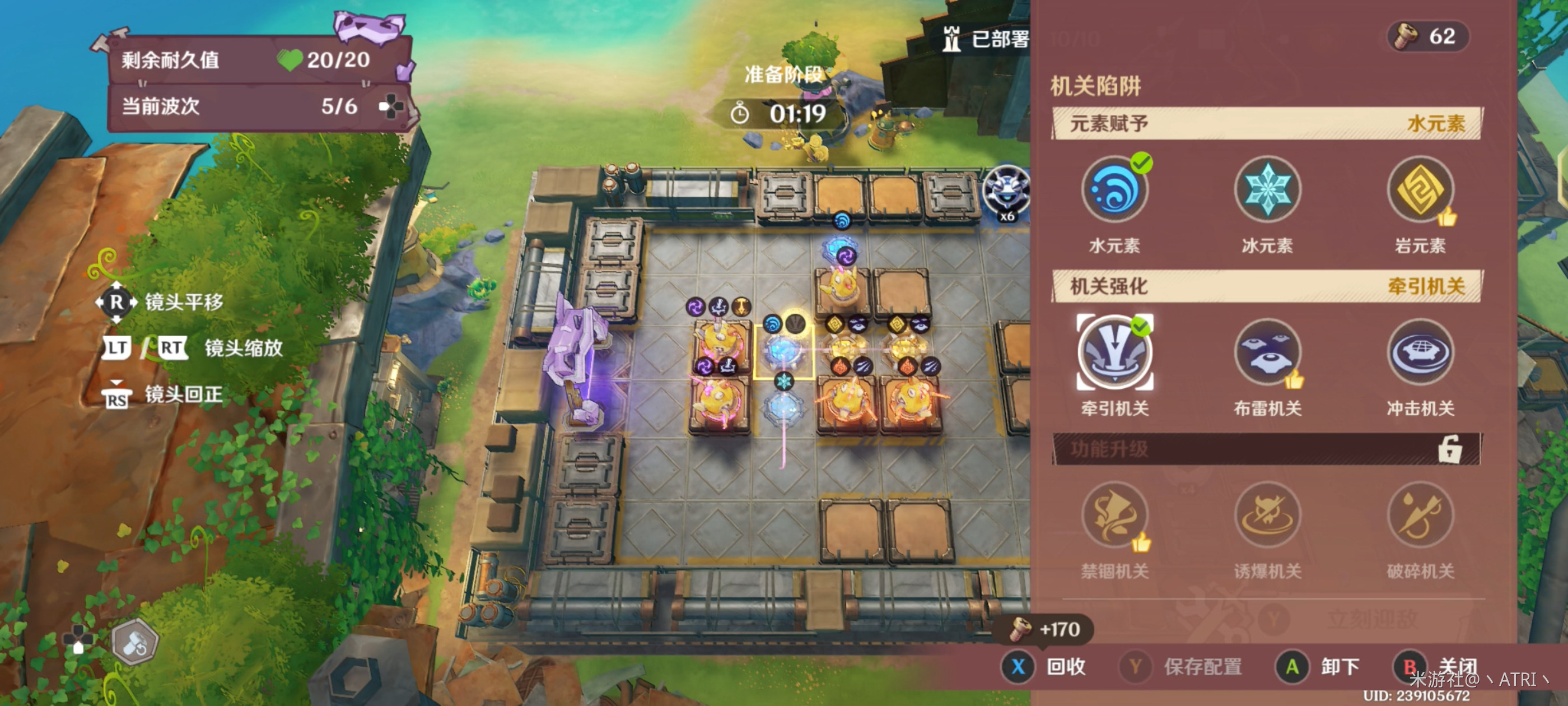Click the 元素赋予 section header
The height and width of the screenshot is (706, 1568).
point(1266,124)
